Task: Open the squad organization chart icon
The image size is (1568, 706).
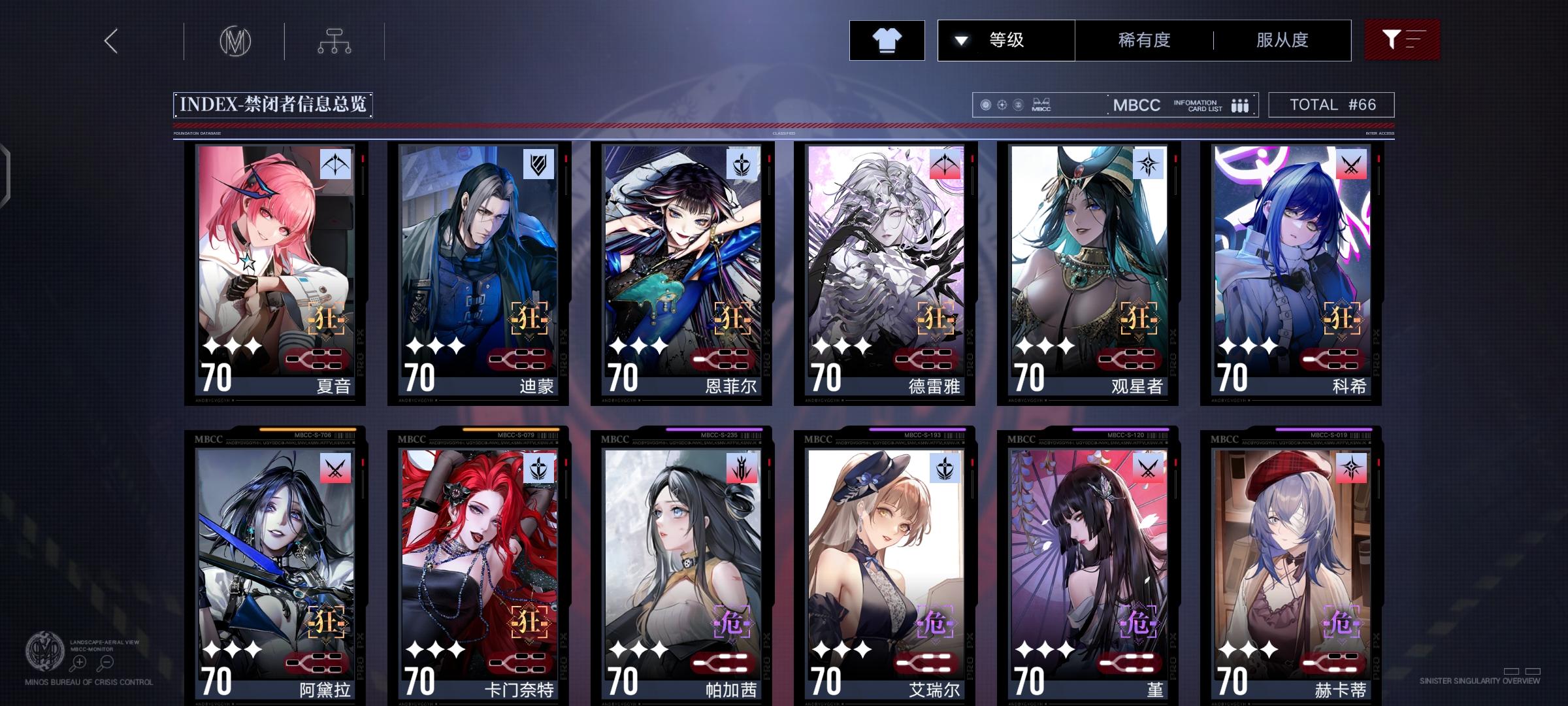Action: [335, 41]
